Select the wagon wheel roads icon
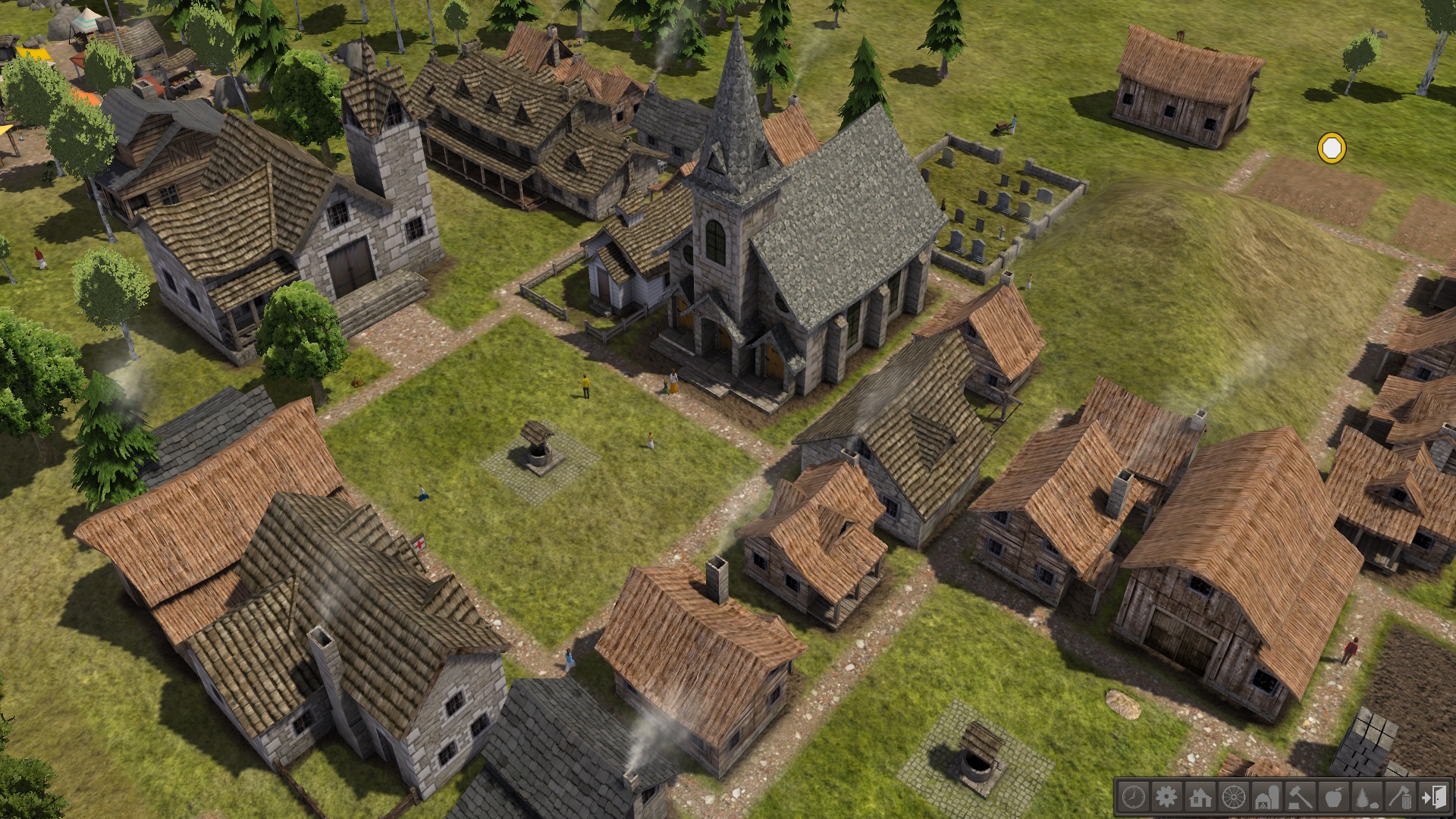Image resolution: width=1456 pixels, height=819 pixels. click(1234, 799)
